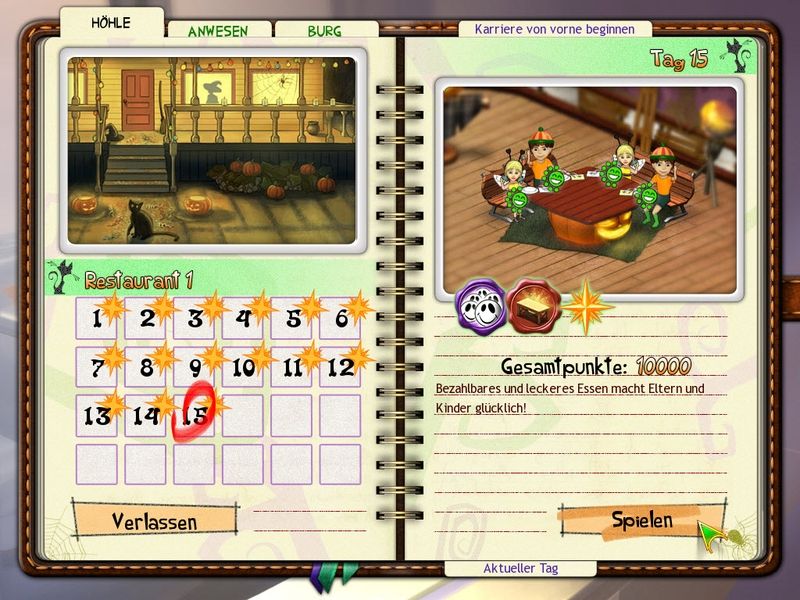Select day 5 on the calendar
This screenshot has width=800, height=600.
click(x=292, y=319)
